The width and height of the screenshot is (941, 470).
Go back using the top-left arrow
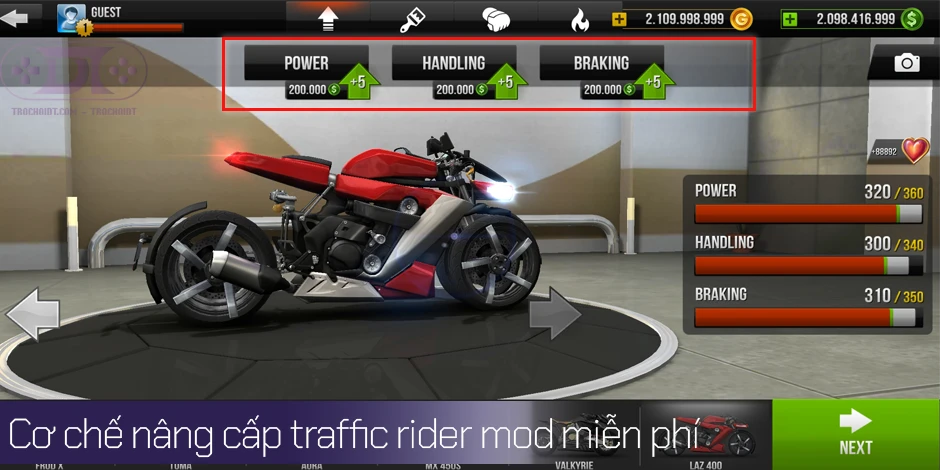[x=21, y=16]
